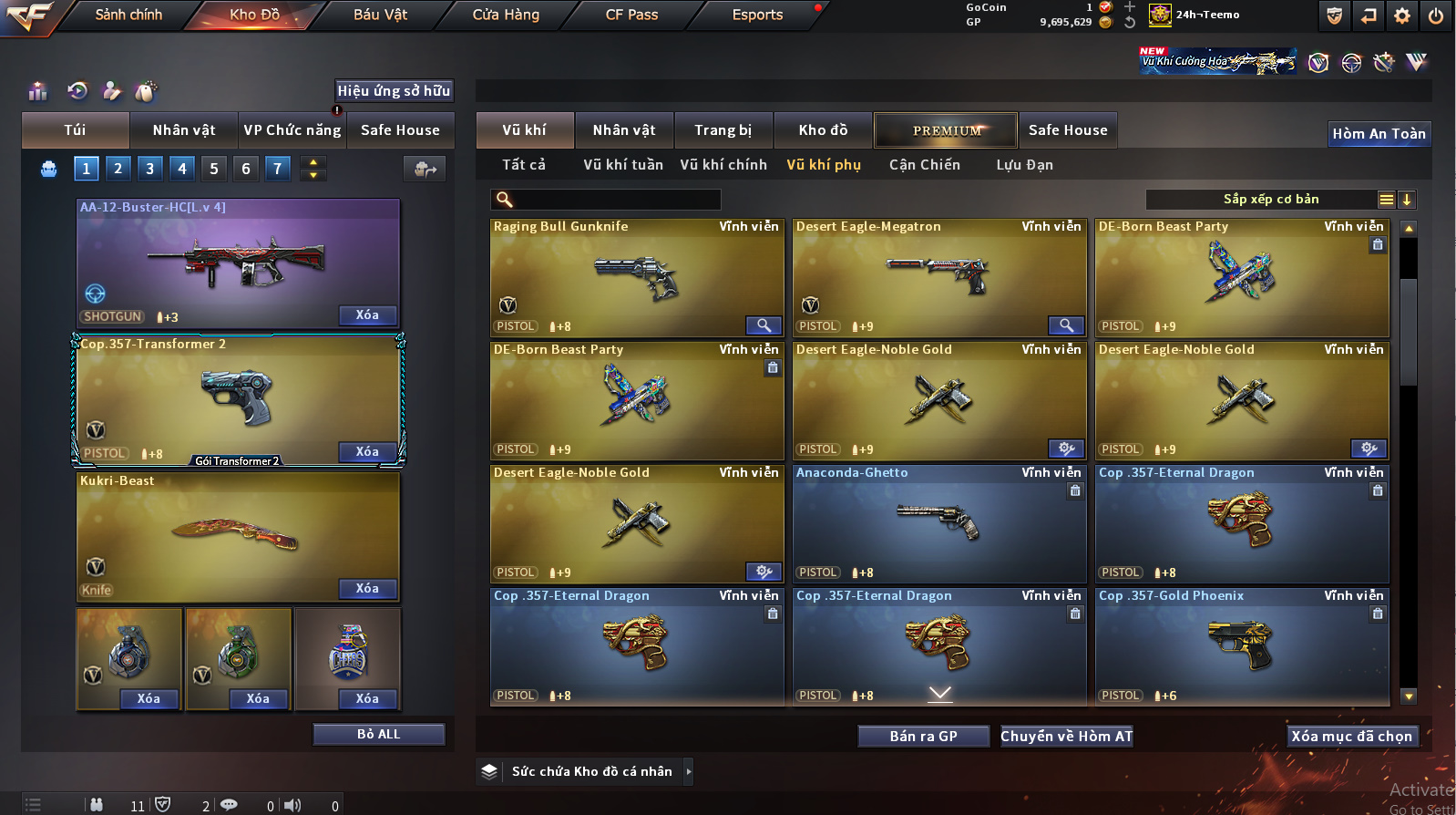Choose the Raging Bull Gunknife item
This screenshot has width=1456, height=815.
coord(636,278)
